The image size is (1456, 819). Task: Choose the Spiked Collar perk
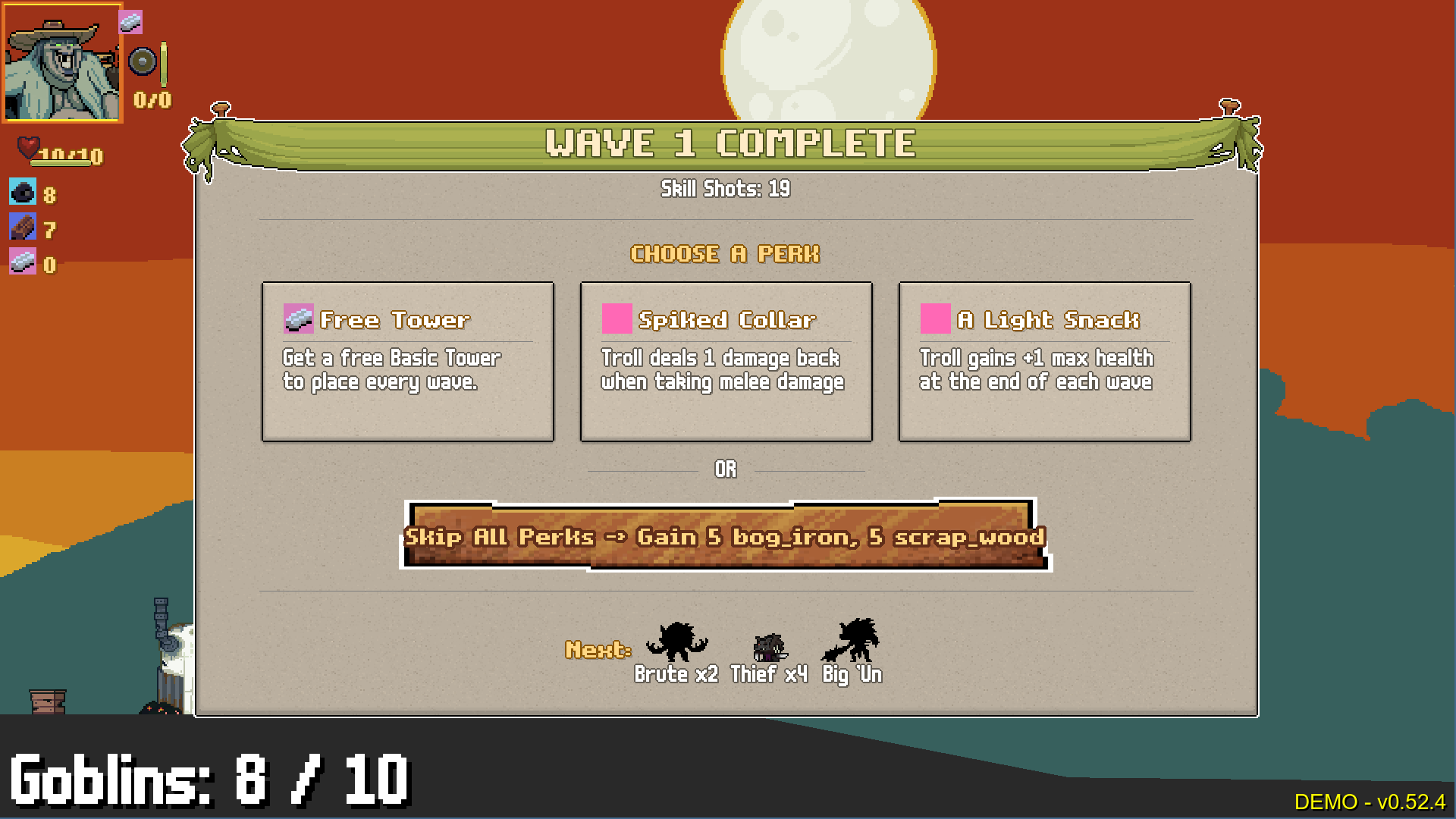pyautogui.click(x=726, y=361)
